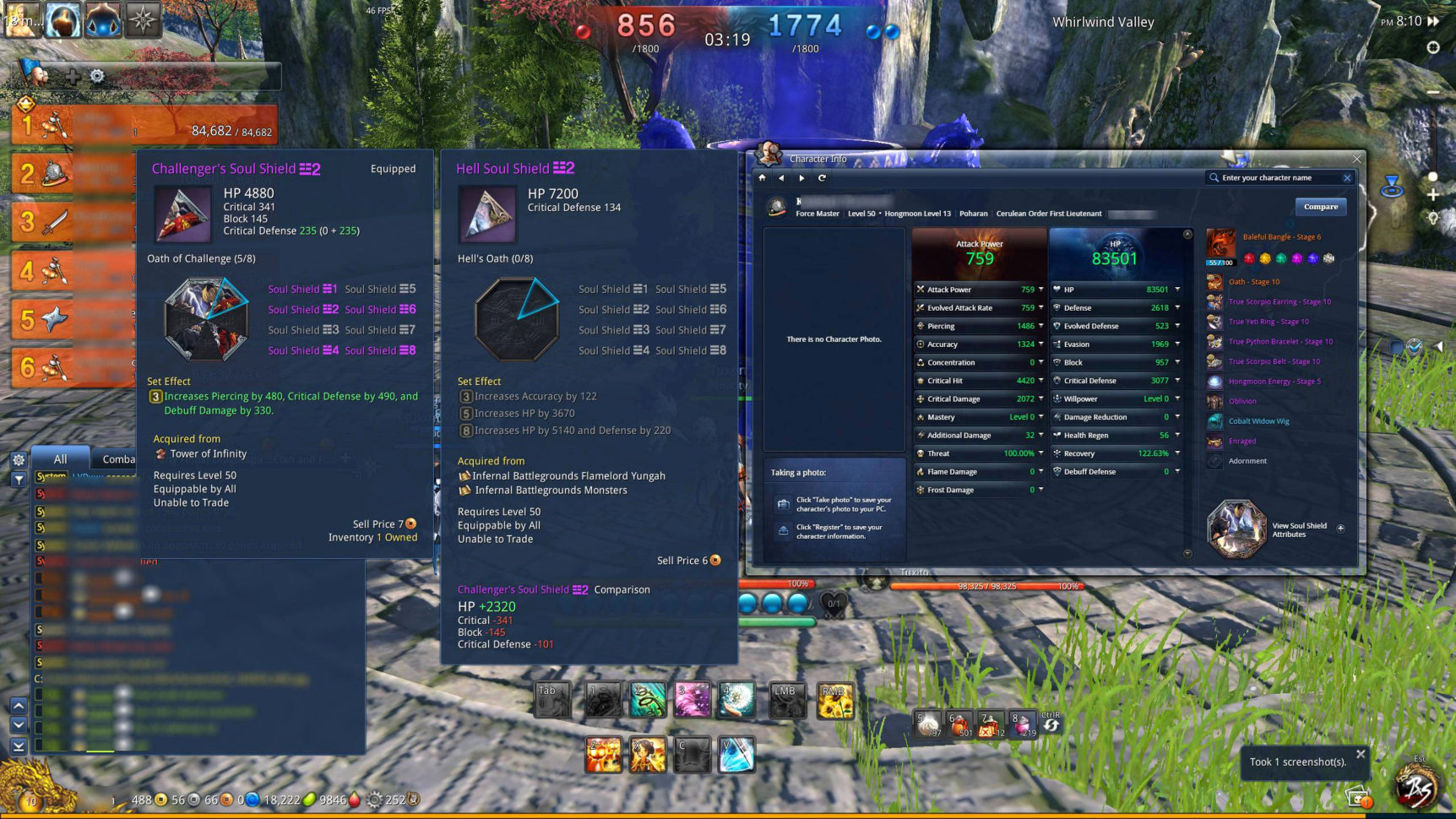Close the Character Info window
1456x819 pixels.
click(1356, 159)
